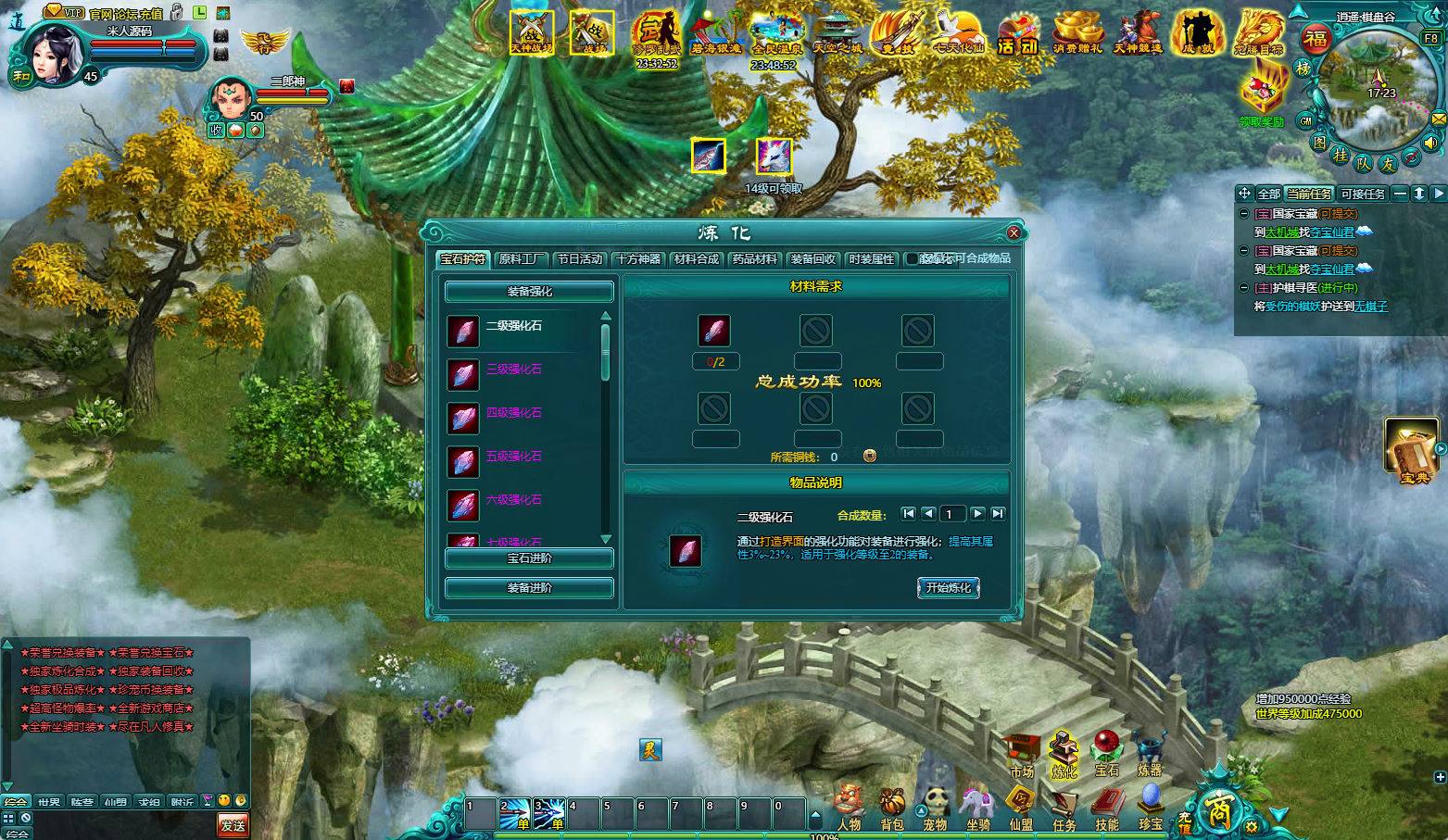The height and width of the screenshot is (840, 1448).
Task: Open the 宝典 guidebook
Action: tap(1412, 449)
